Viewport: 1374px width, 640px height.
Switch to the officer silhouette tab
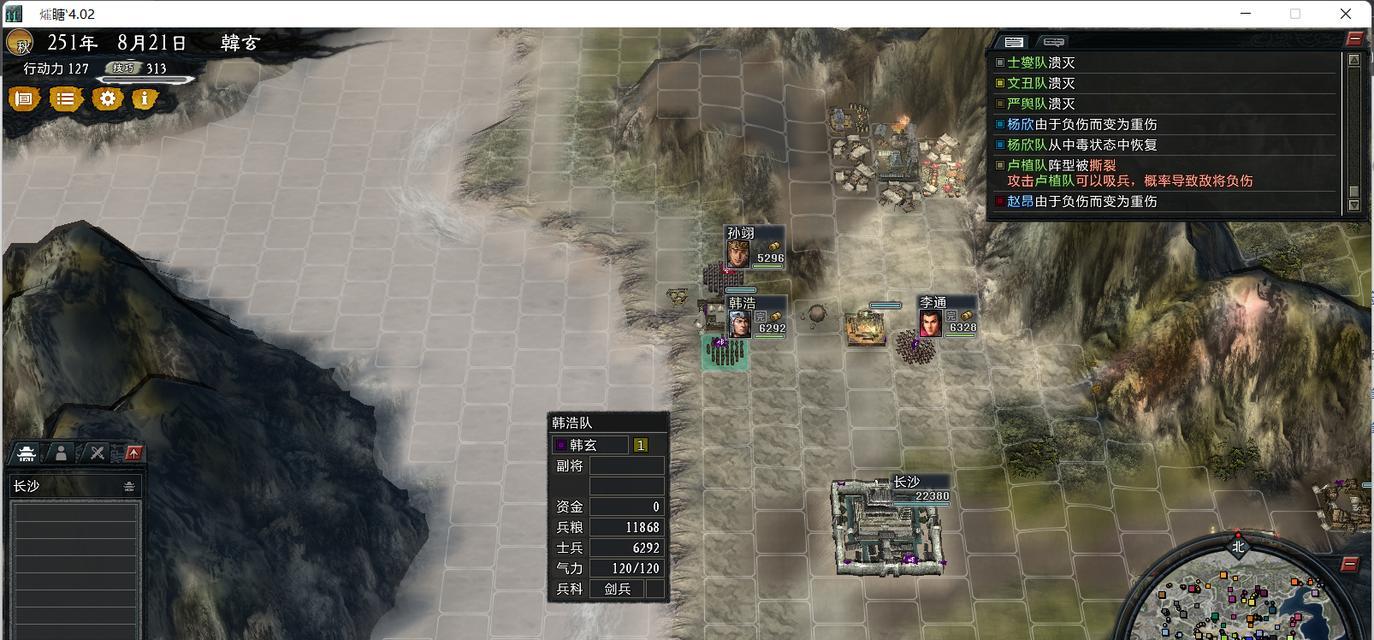[x=61, y=453]
